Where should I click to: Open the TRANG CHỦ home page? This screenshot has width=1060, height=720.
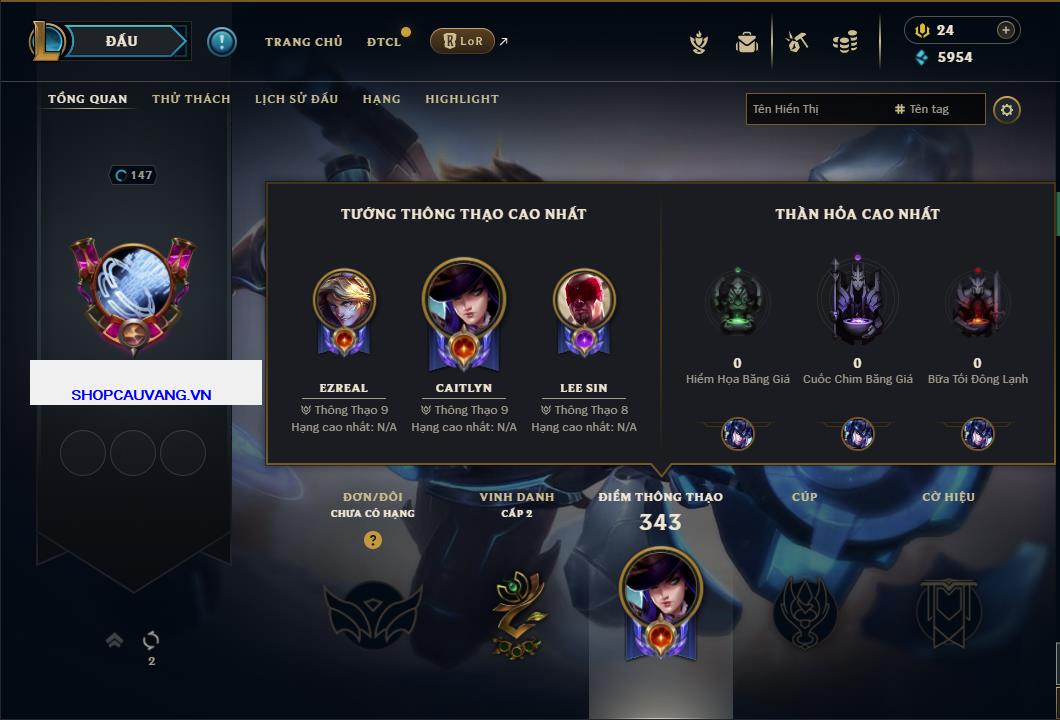point(303,42)
